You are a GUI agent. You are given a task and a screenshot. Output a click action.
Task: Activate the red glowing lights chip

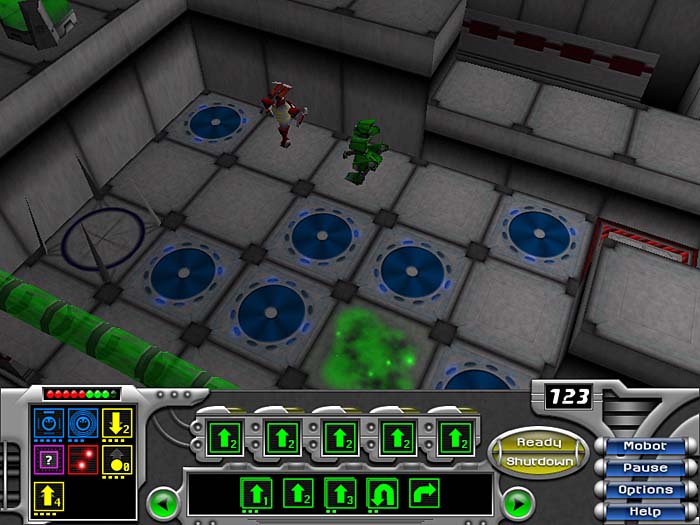(x=83, y=460)
